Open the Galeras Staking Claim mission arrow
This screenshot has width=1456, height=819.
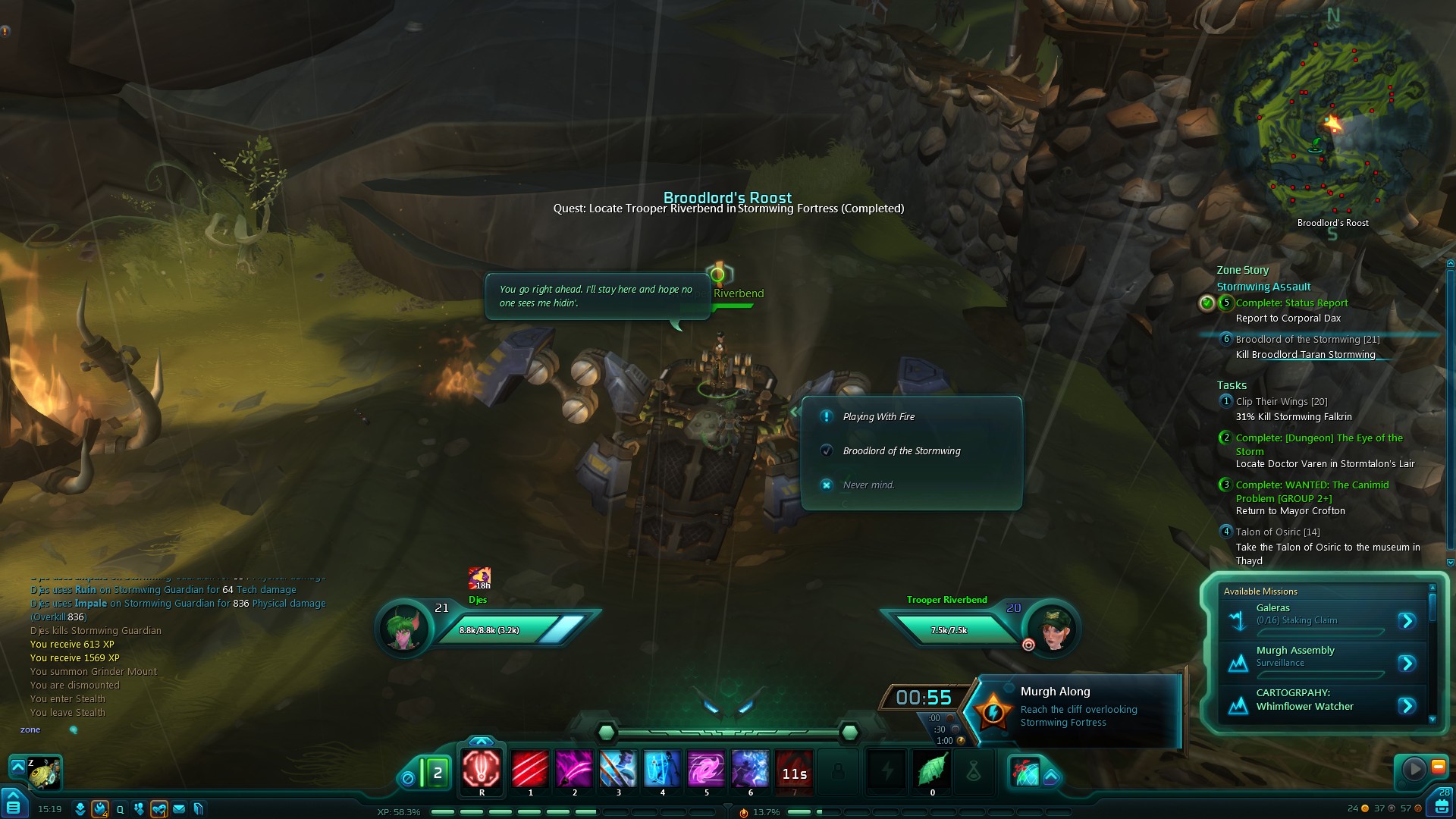[1407, 621]
